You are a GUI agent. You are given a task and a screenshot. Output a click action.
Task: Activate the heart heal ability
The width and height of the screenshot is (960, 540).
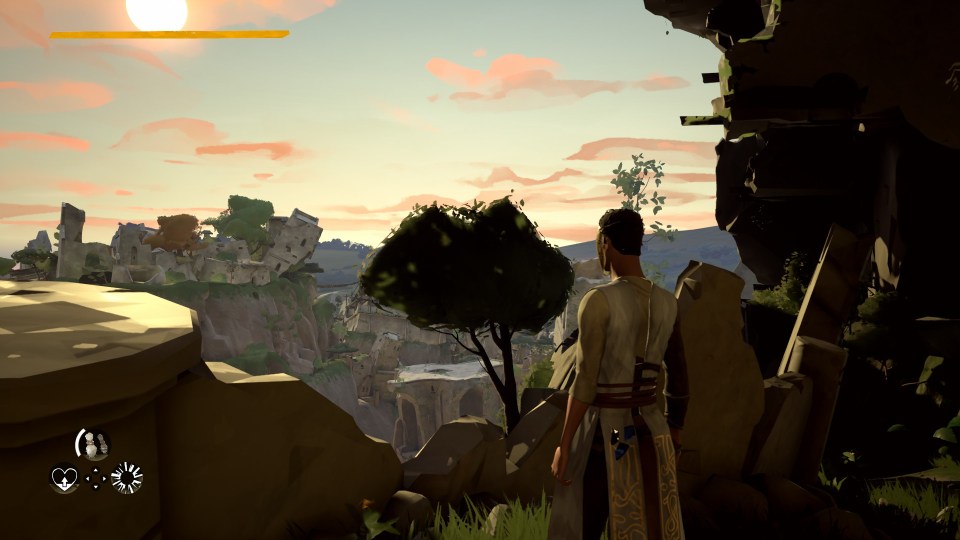(x=64, y=479)
